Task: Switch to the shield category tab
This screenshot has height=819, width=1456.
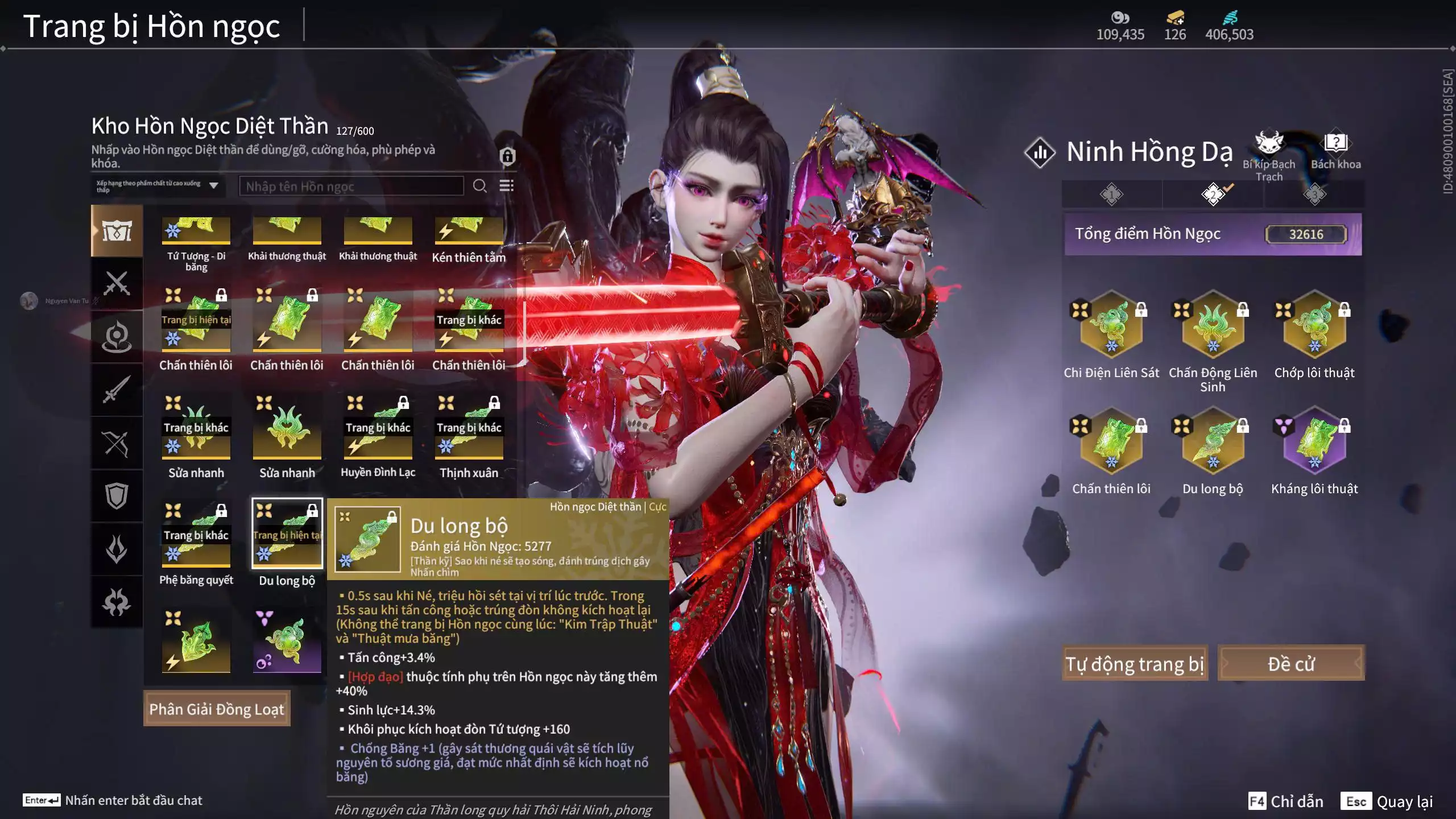Action: pyautogui.click(x=117, y=495)
